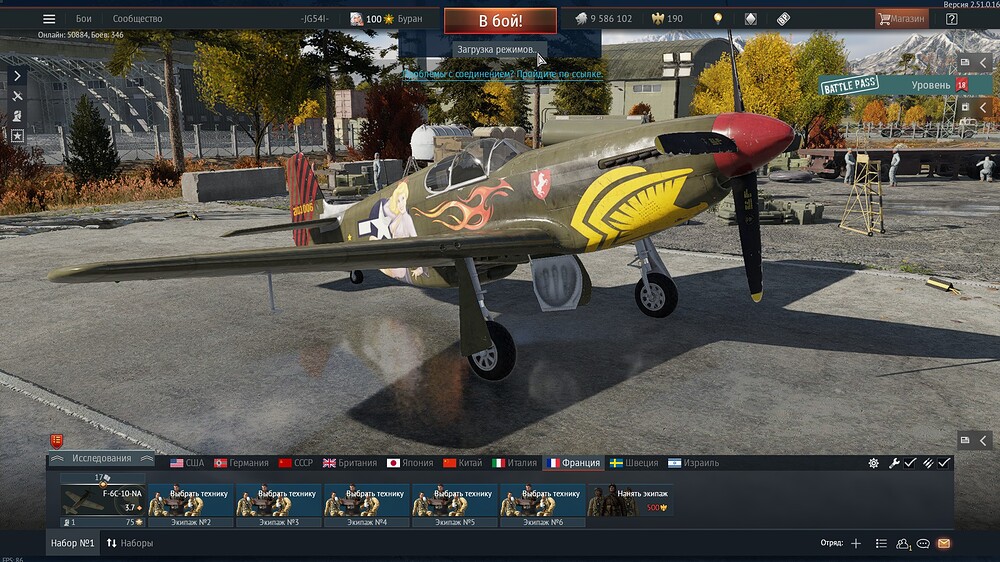Open the «Сообщество» menu
The image size is (1000, 562).
(x=137, y=19)
